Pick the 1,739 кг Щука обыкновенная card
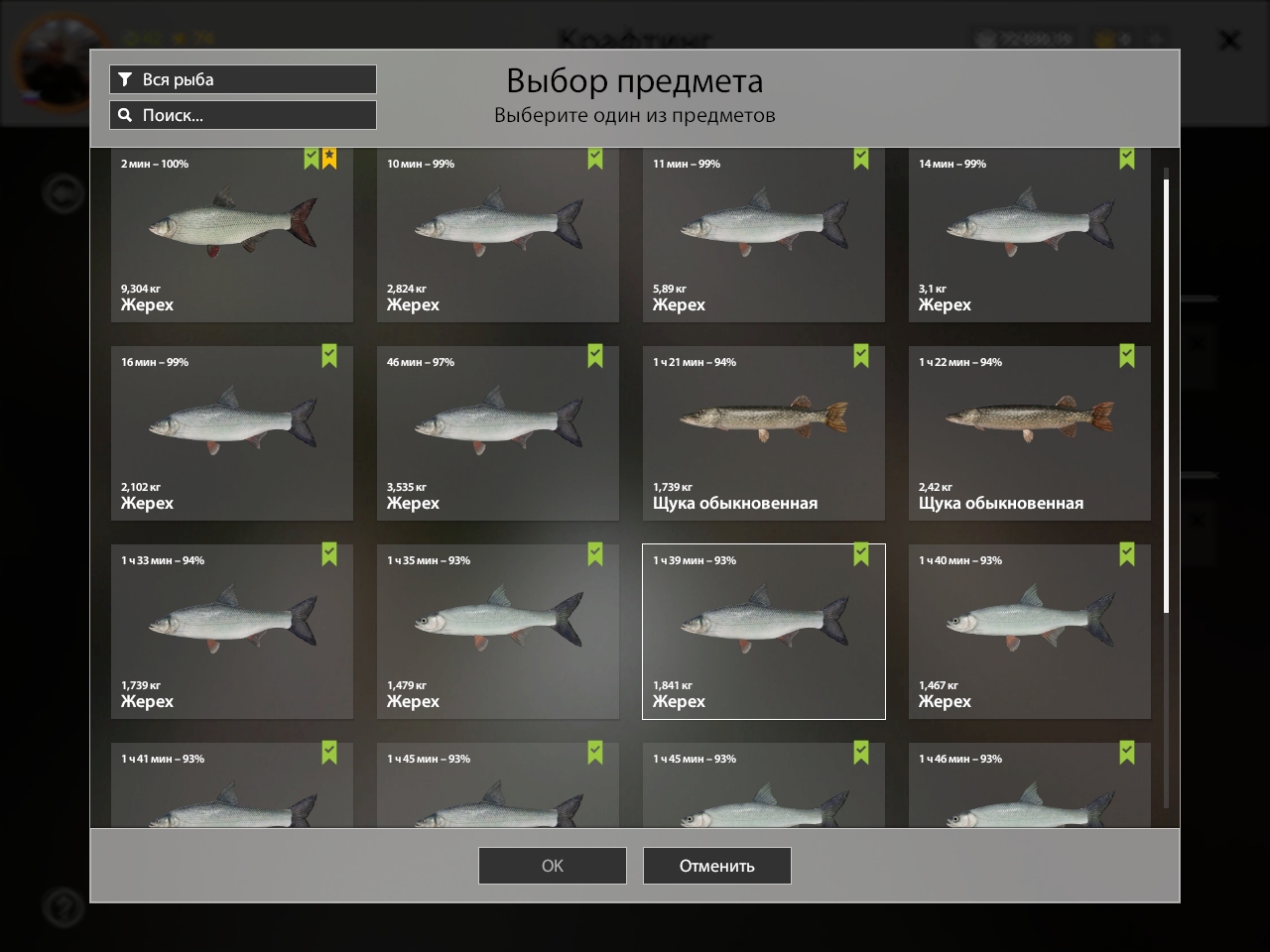The image size is (1270, 952). (x=764, y=433)
